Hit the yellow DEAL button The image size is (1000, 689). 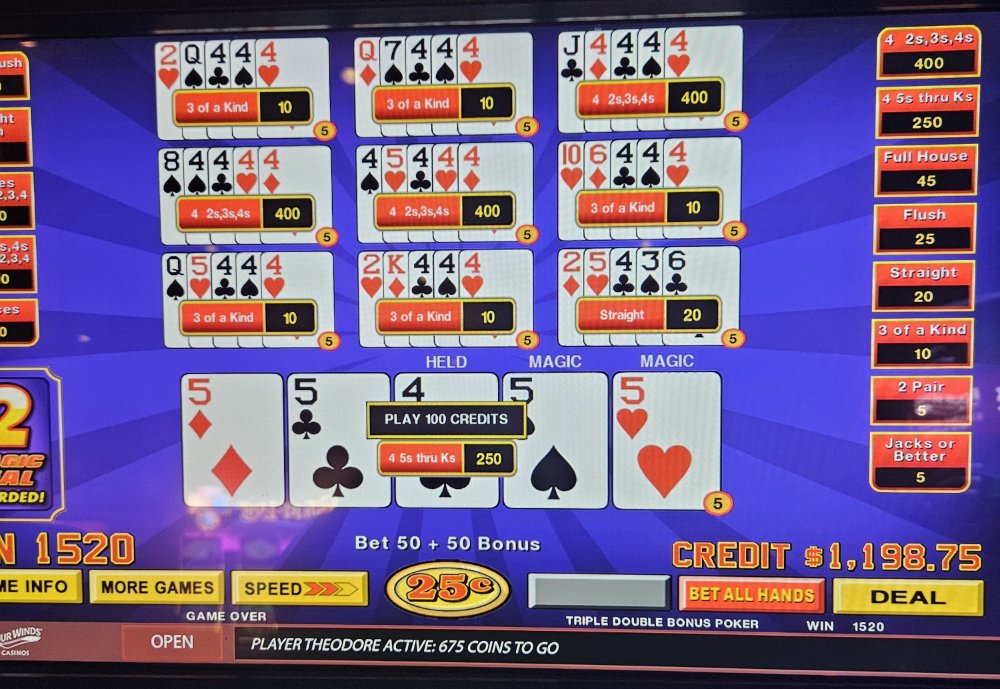(x=907, y=597)
